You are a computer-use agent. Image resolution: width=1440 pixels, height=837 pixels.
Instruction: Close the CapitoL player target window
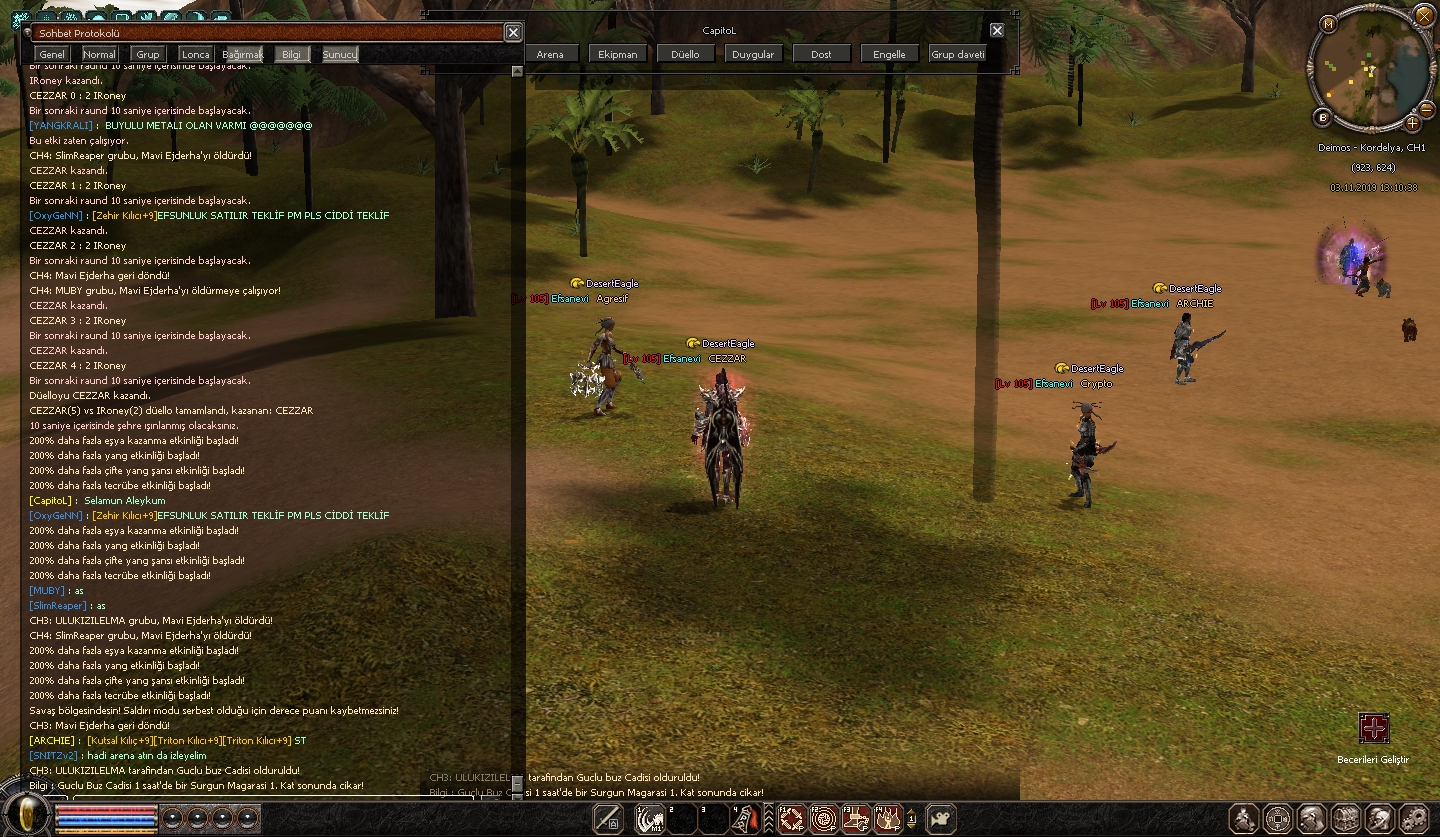(x=997, y=30)
